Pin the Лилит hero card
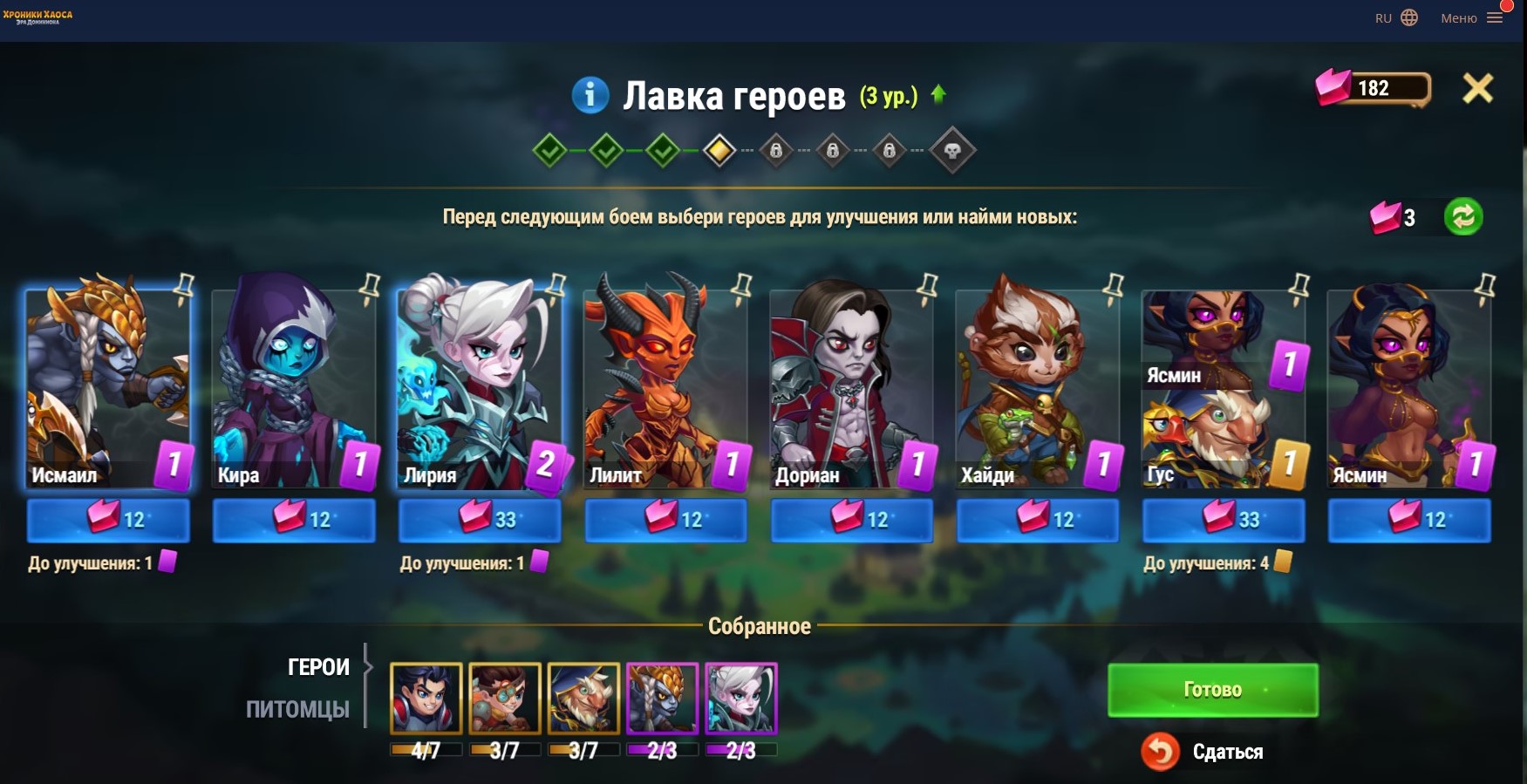The image size is (1527, 784). 741,286
